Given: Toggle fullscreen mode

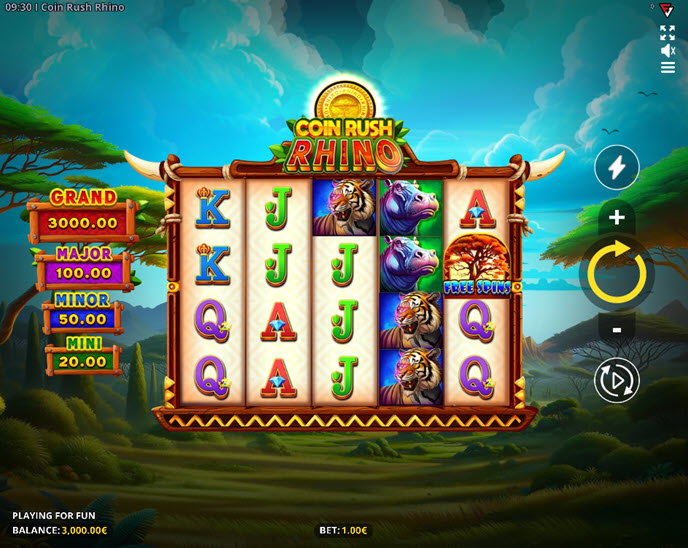Looking at the screenshot, I should [x=668, y=33].
